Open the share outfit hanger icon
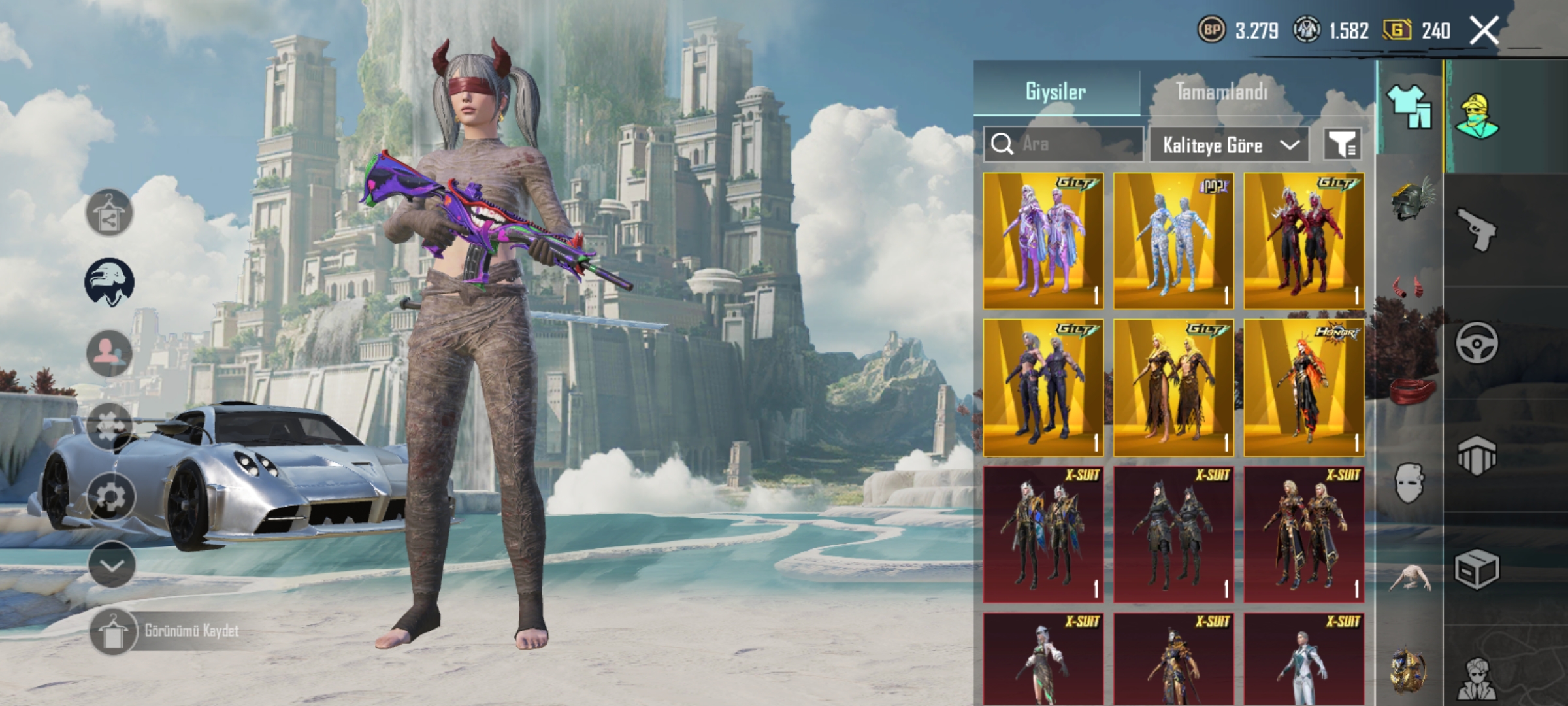1568x706 pixels. 110,213
